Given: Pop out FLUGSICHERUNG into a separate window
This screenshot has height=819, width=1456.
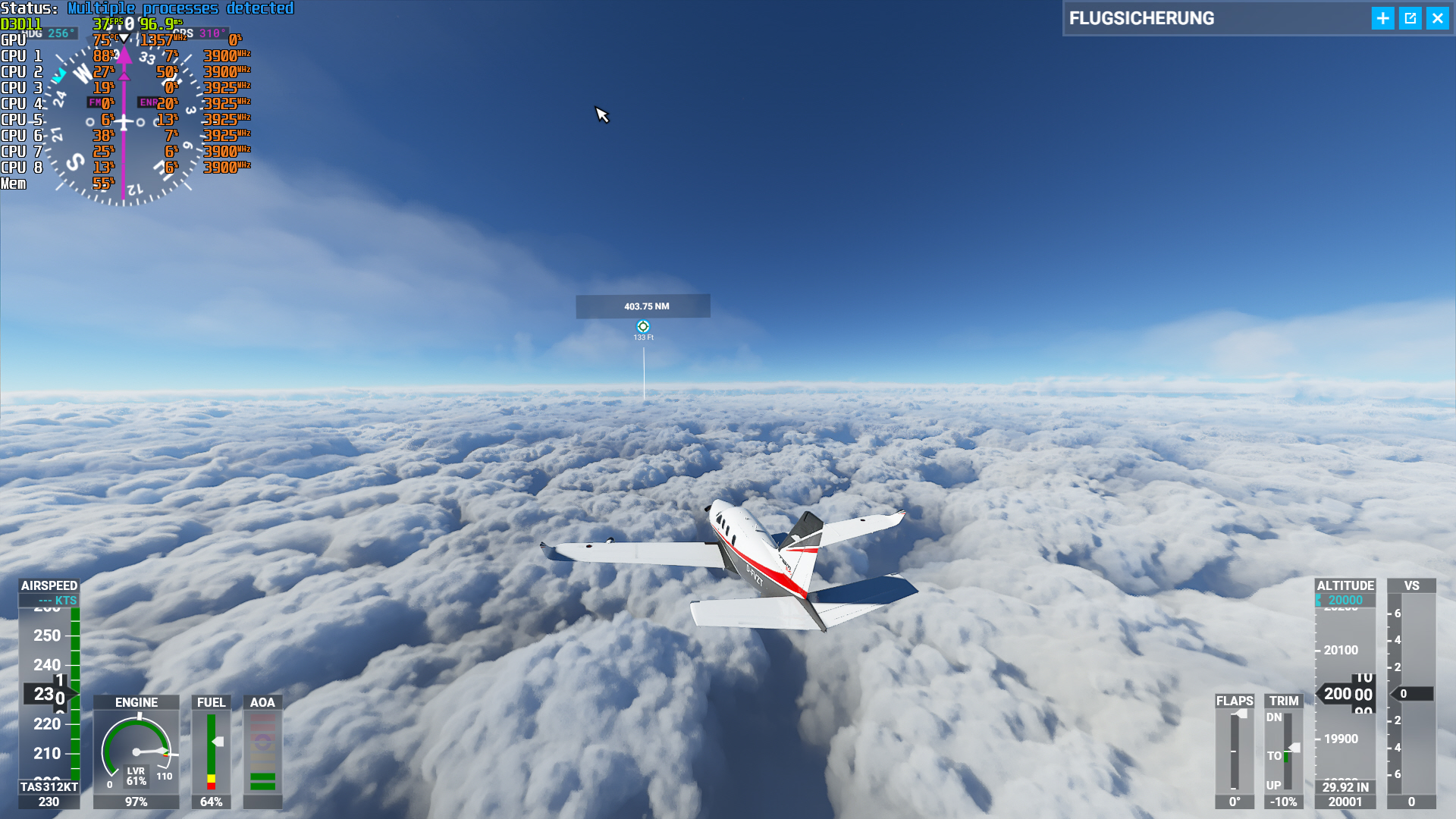Looking at the screenshot, I should coord(1410,18).
